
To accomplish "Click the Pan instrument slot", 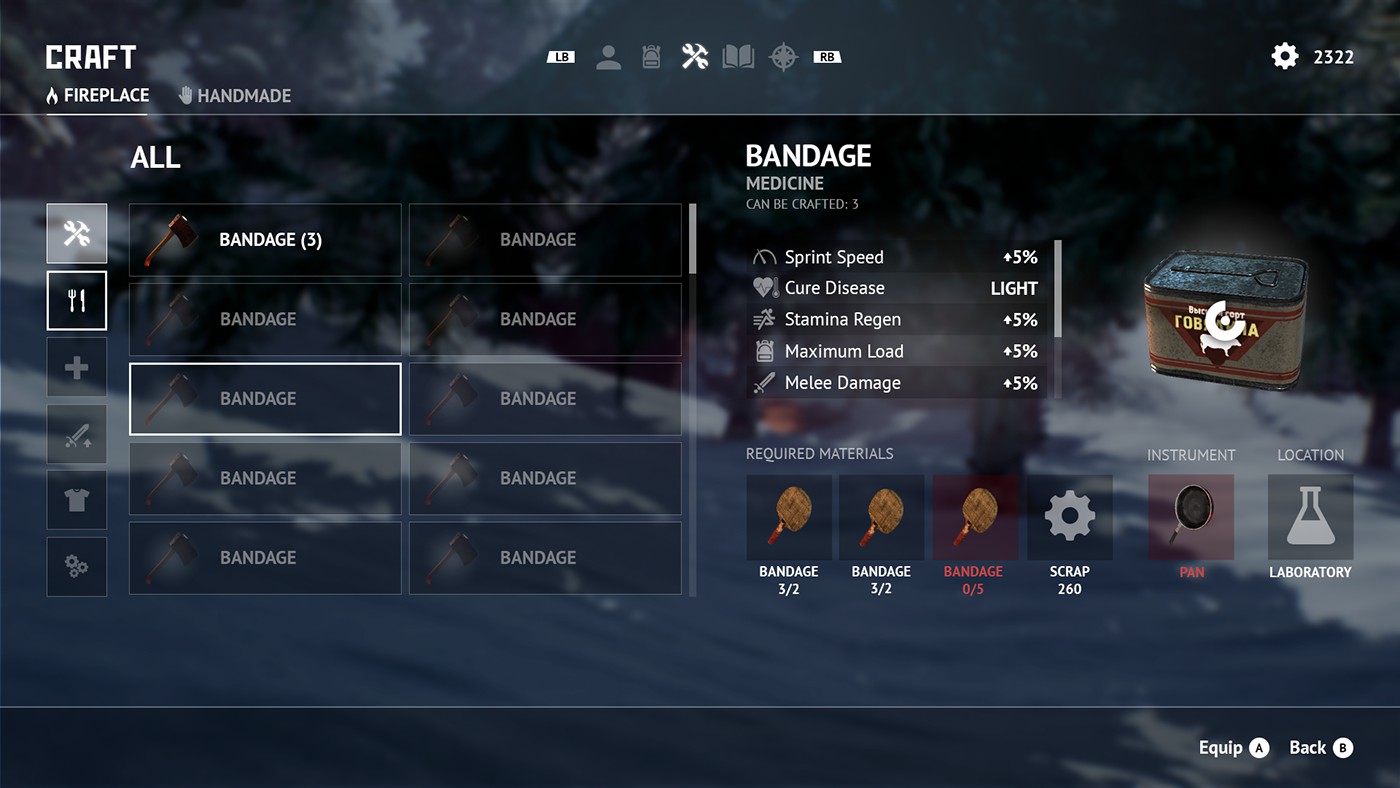I will tap(1191, 518).
